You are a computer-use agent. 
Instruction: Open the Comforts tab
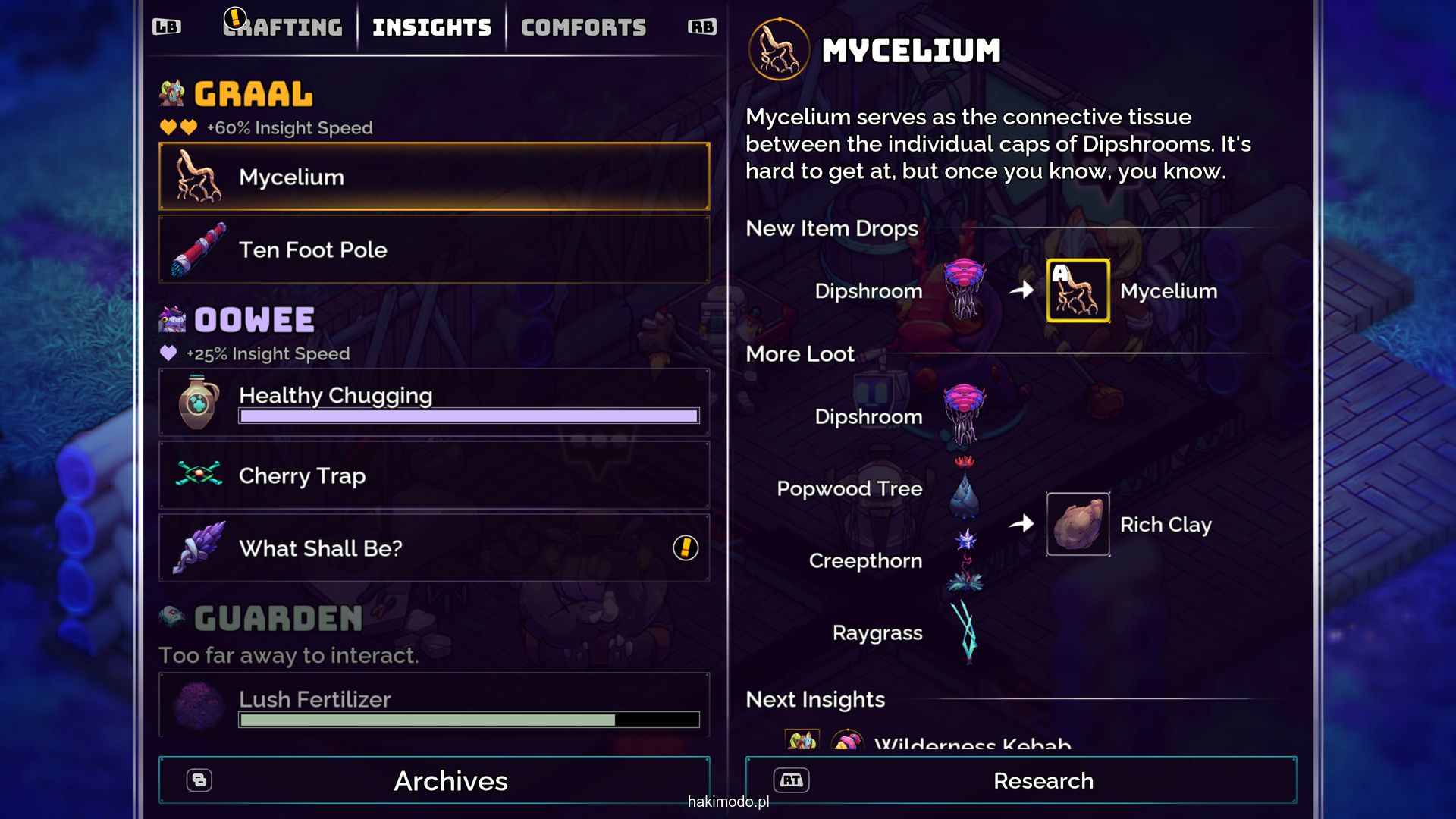point(583,27)
